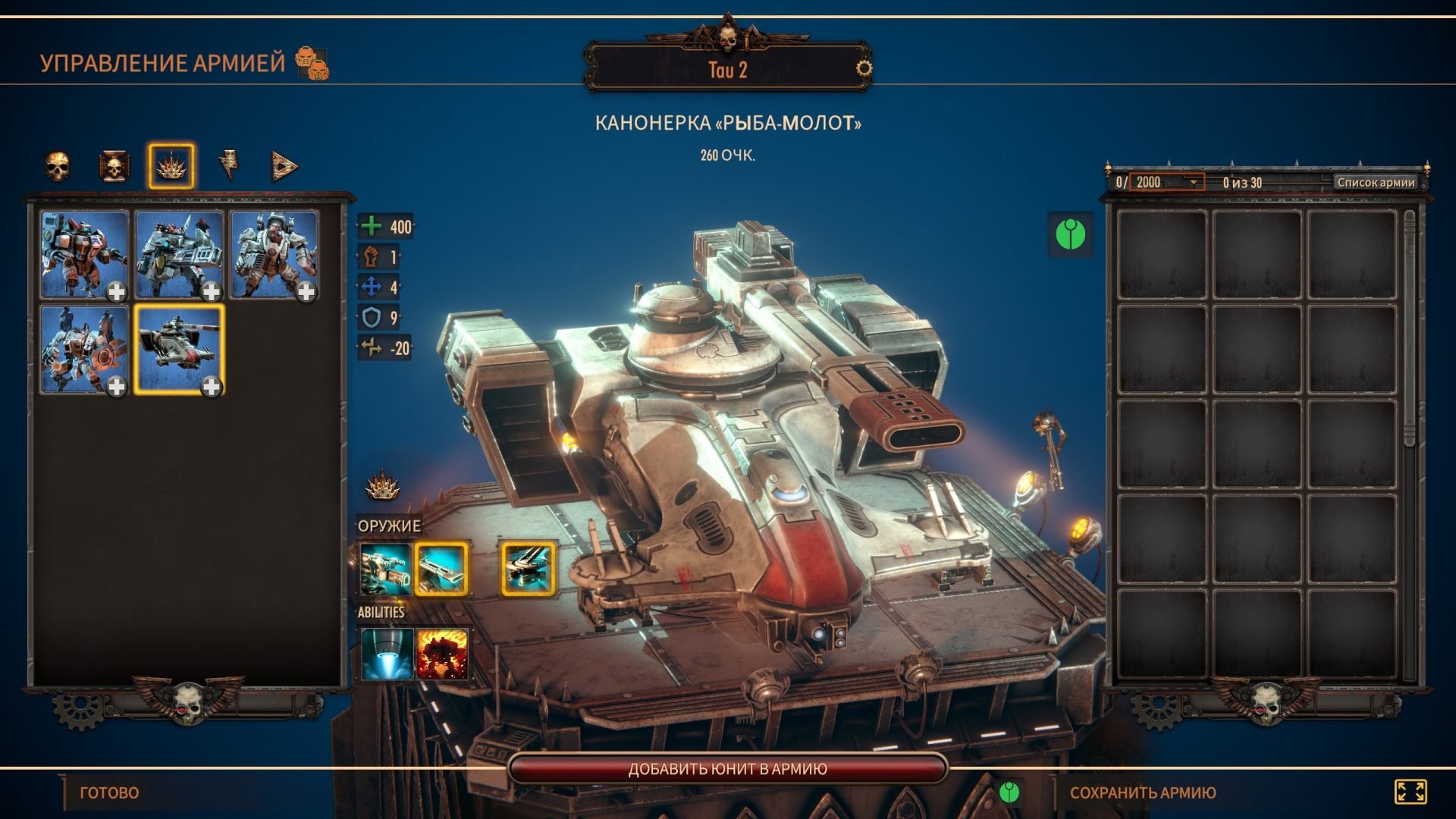Click the green Tau faction emblem button

(x=1070, y=234)
